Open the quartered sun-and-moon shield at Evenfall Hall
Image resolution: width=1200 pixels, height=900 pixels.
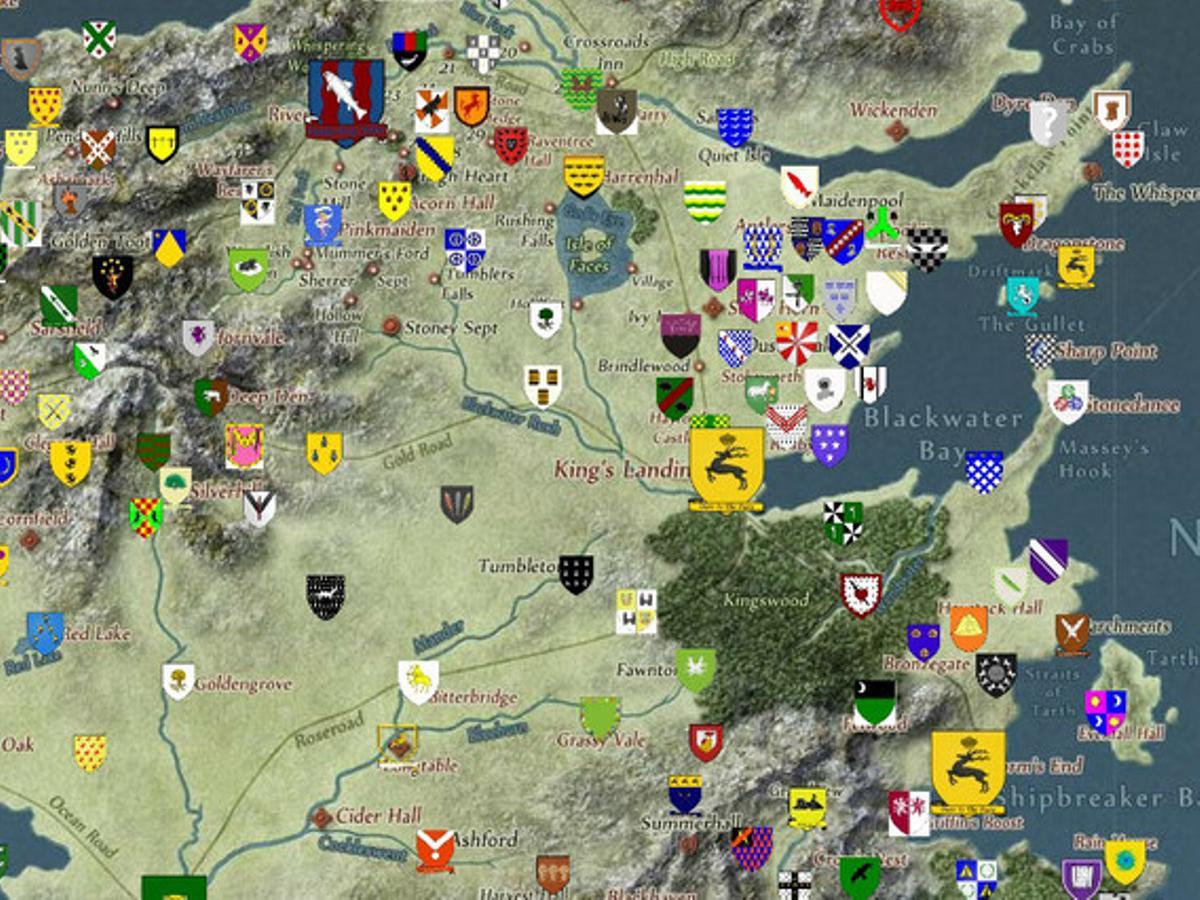[1105, 711]
